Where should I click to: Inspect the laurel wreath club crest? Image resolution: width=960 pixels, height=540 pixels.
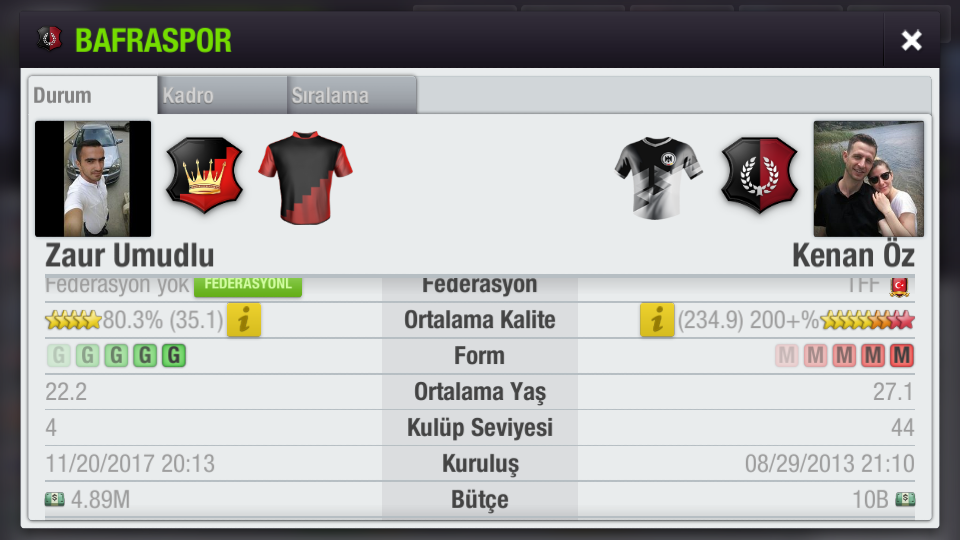(760, 176)
